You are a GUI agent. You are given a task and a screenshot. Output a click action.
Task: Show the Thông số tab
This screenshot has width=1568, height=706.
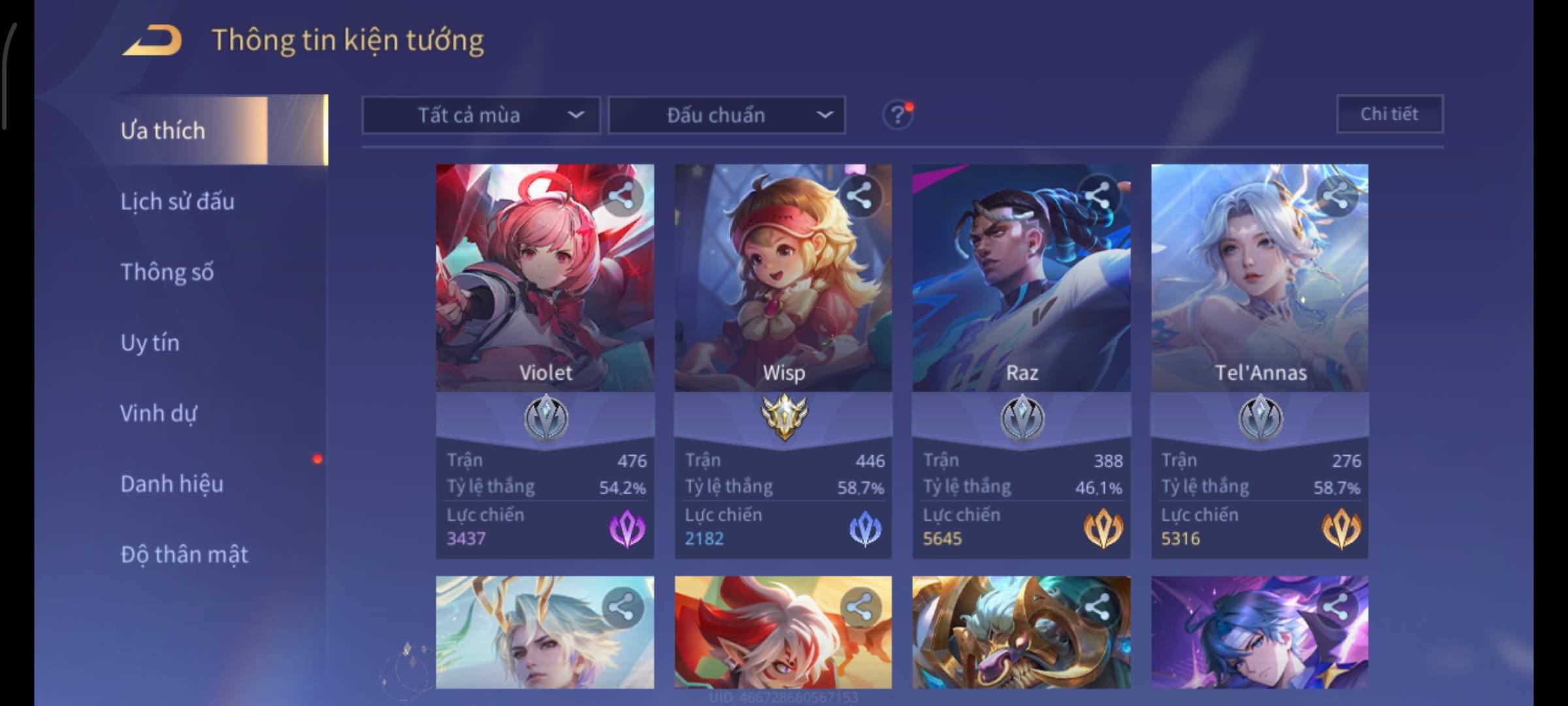pos(167,272)
